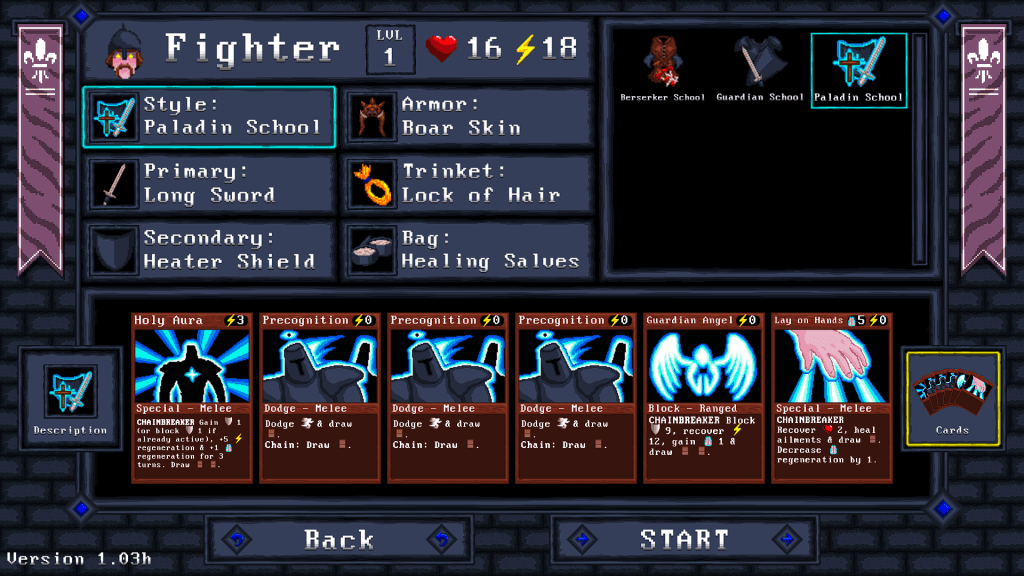
Task: Show the Description panel
Action: [x=70, y=398]
